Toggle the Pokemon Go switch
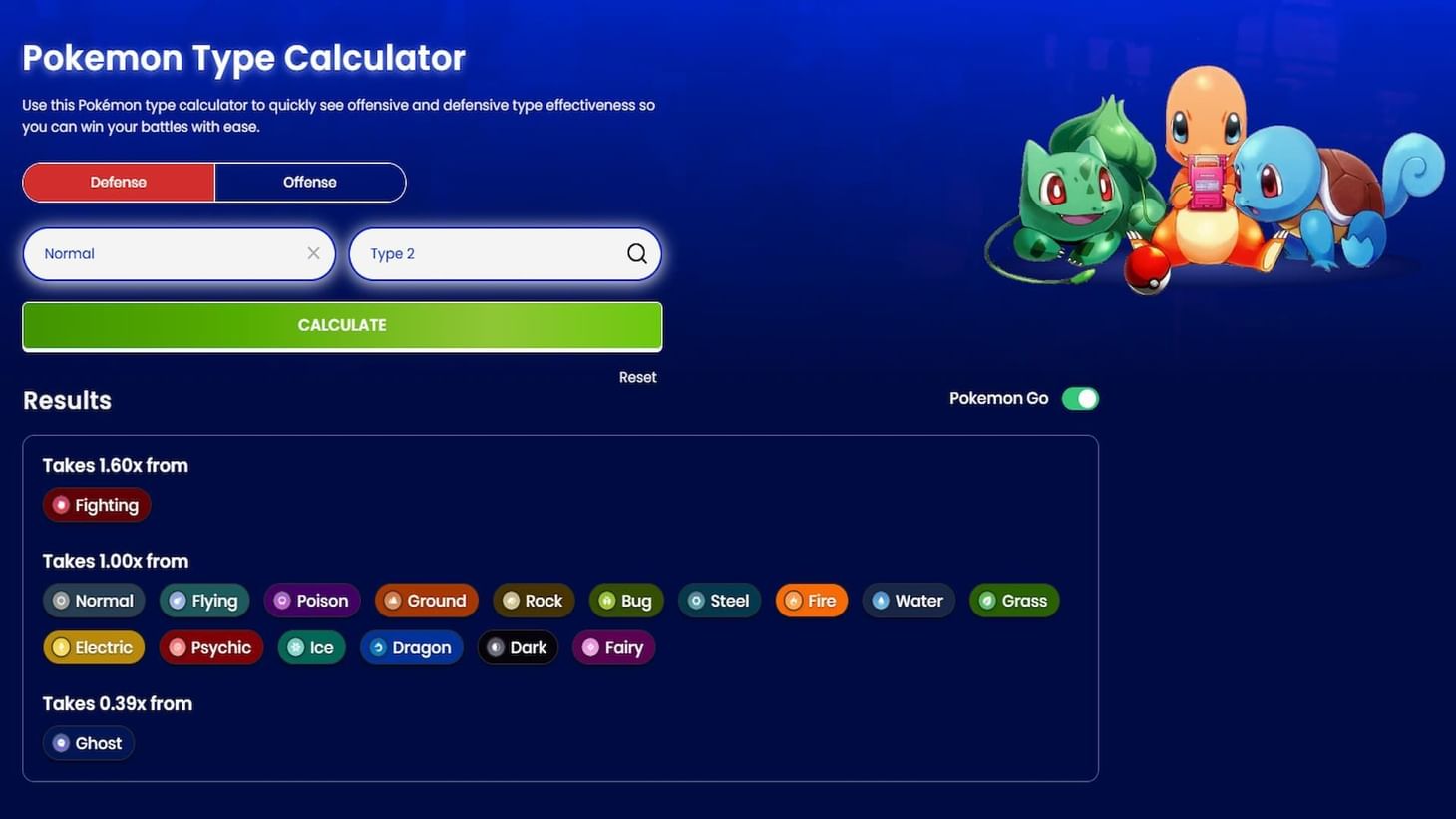1456x819 pixels. [x=1081, y=397]
